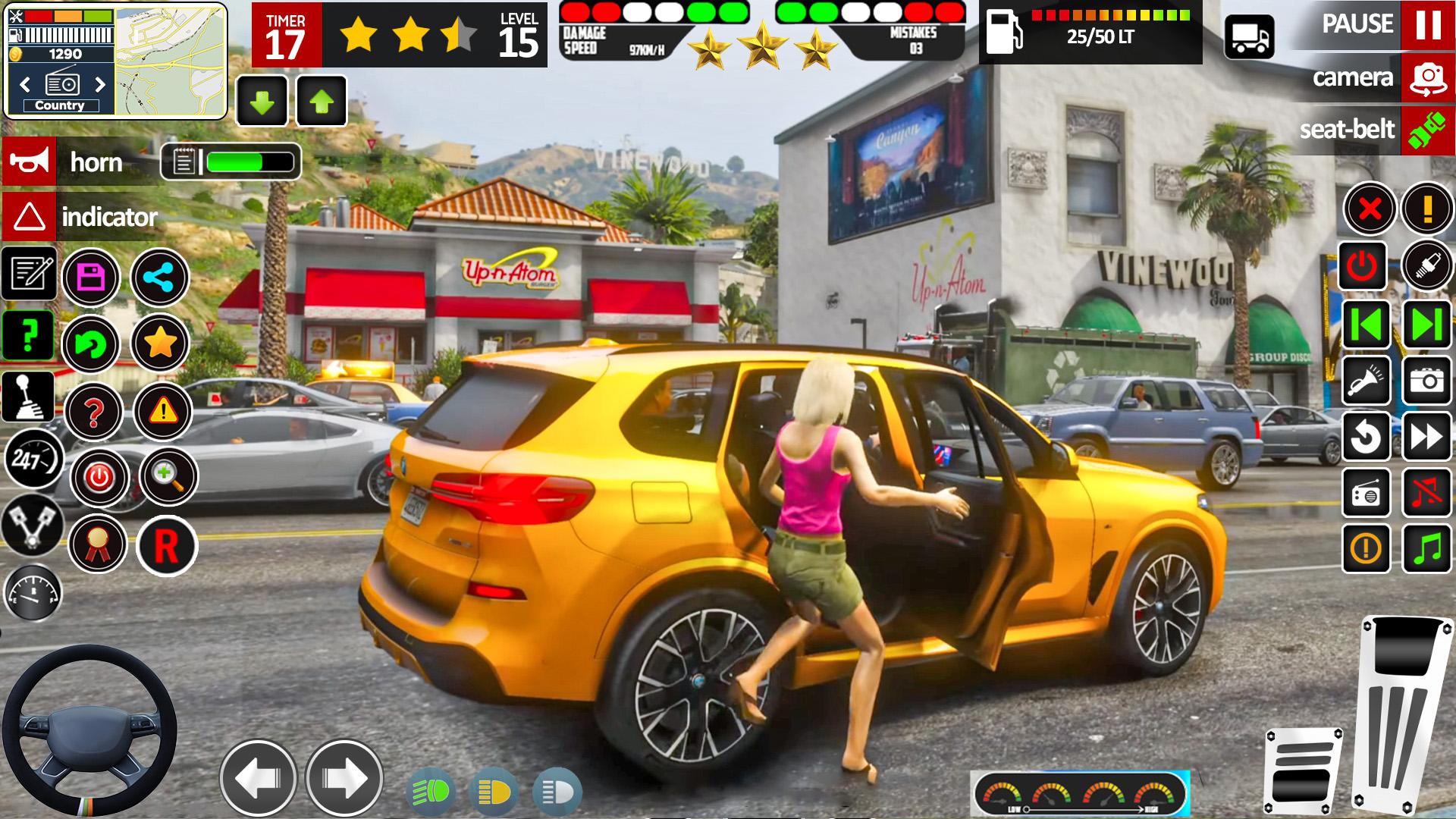The height and width of the screenshot is (819, 1456).
Task: Apply the brake pedal
Action: (x=1302, y=770)
